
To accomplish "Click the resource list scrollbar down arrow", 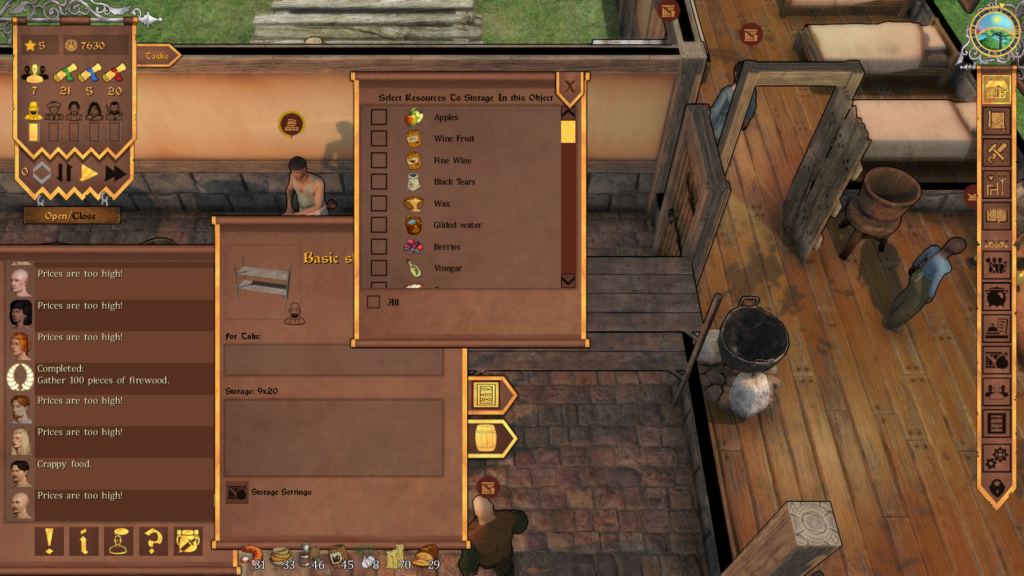I will click(x=568, y=281).
